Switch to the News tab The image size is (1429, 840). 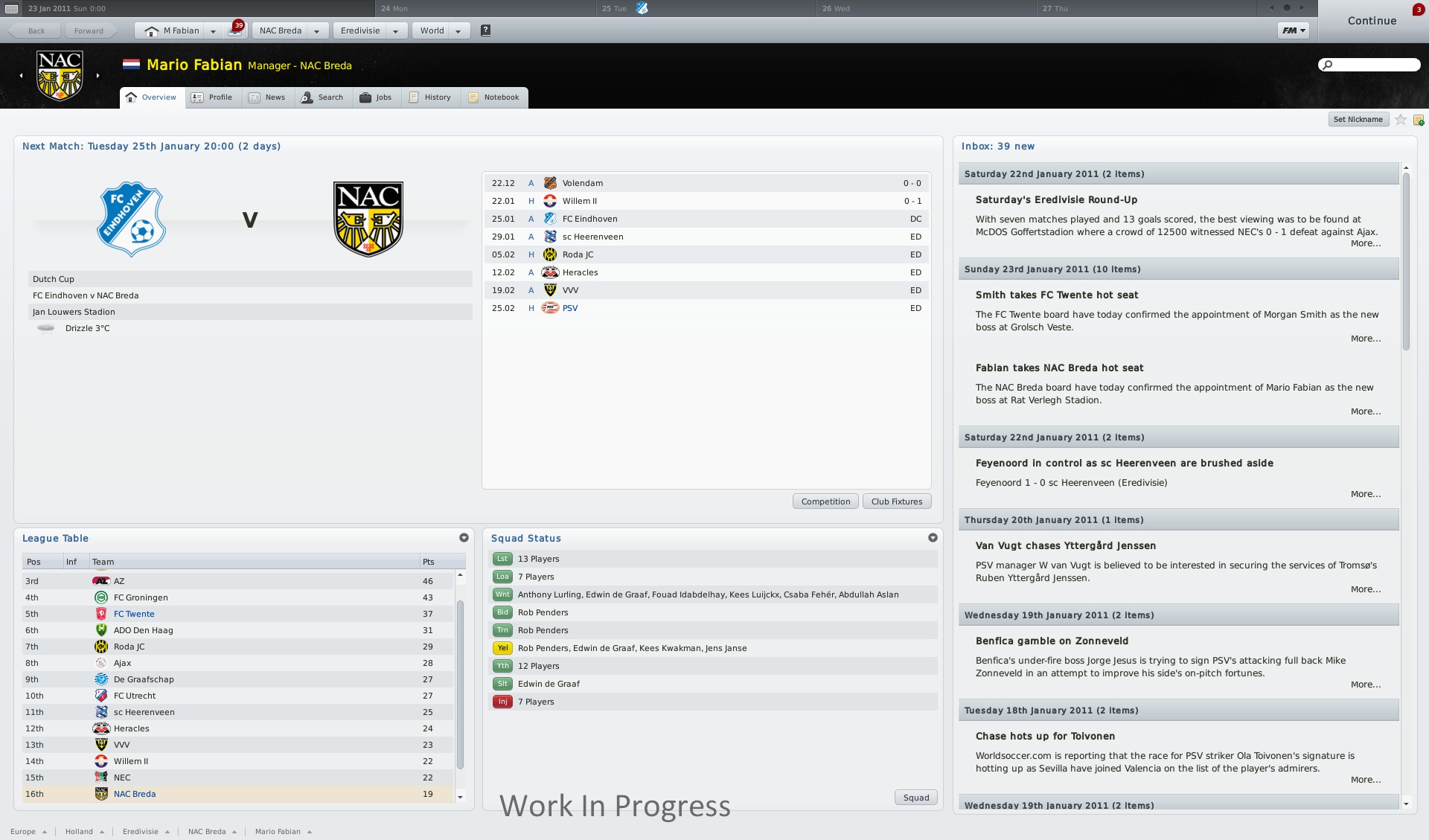click(268, 97)
